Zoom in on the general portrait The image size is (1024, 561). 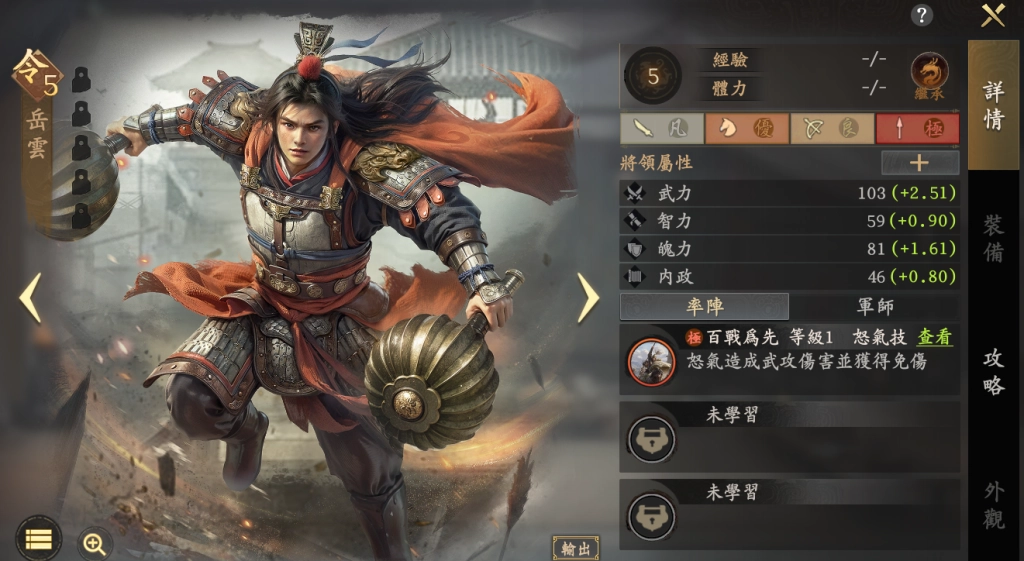point(95,543)
